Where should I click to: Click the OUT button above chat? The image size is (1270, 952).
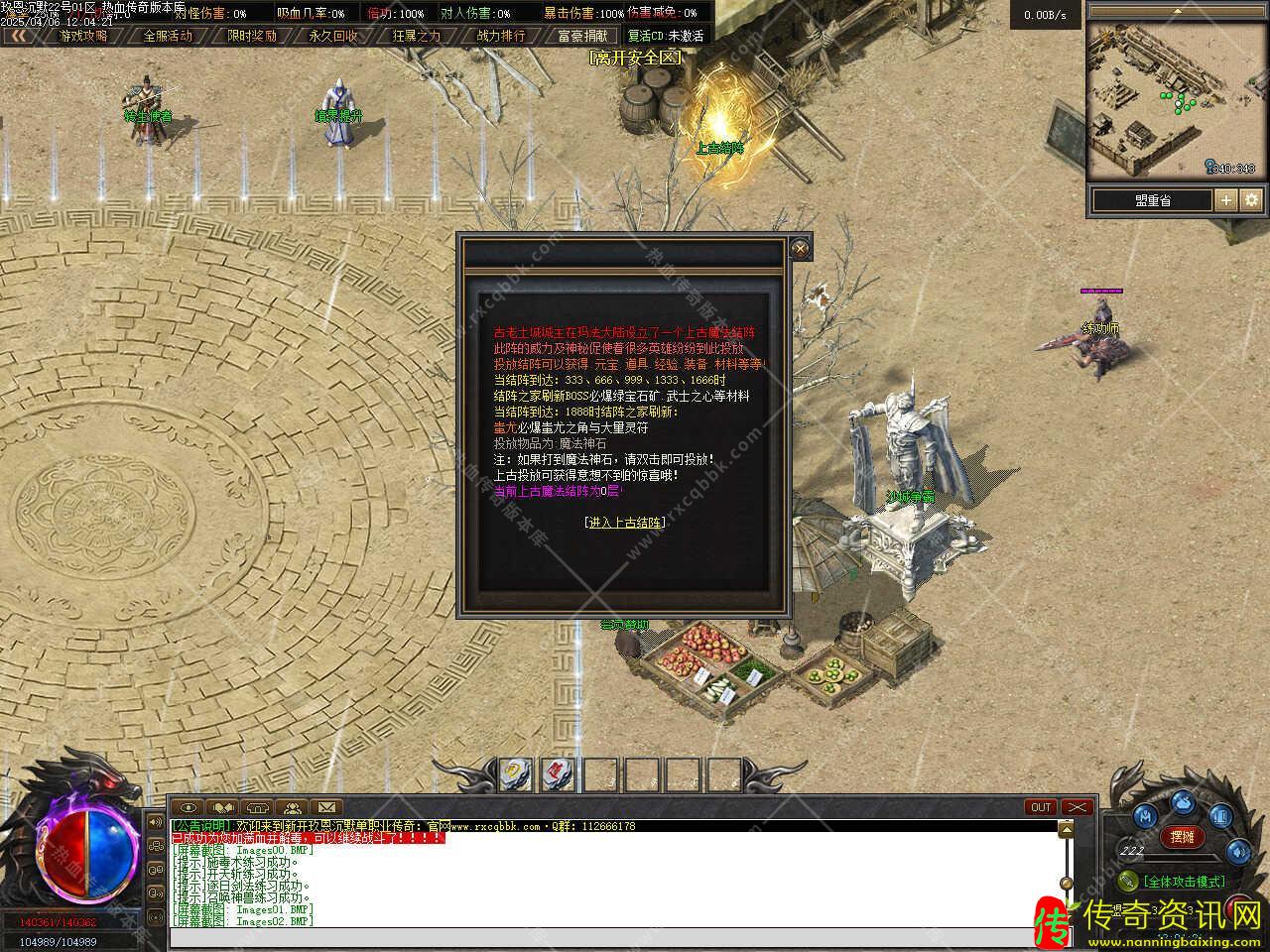[x=1041, y=807]
